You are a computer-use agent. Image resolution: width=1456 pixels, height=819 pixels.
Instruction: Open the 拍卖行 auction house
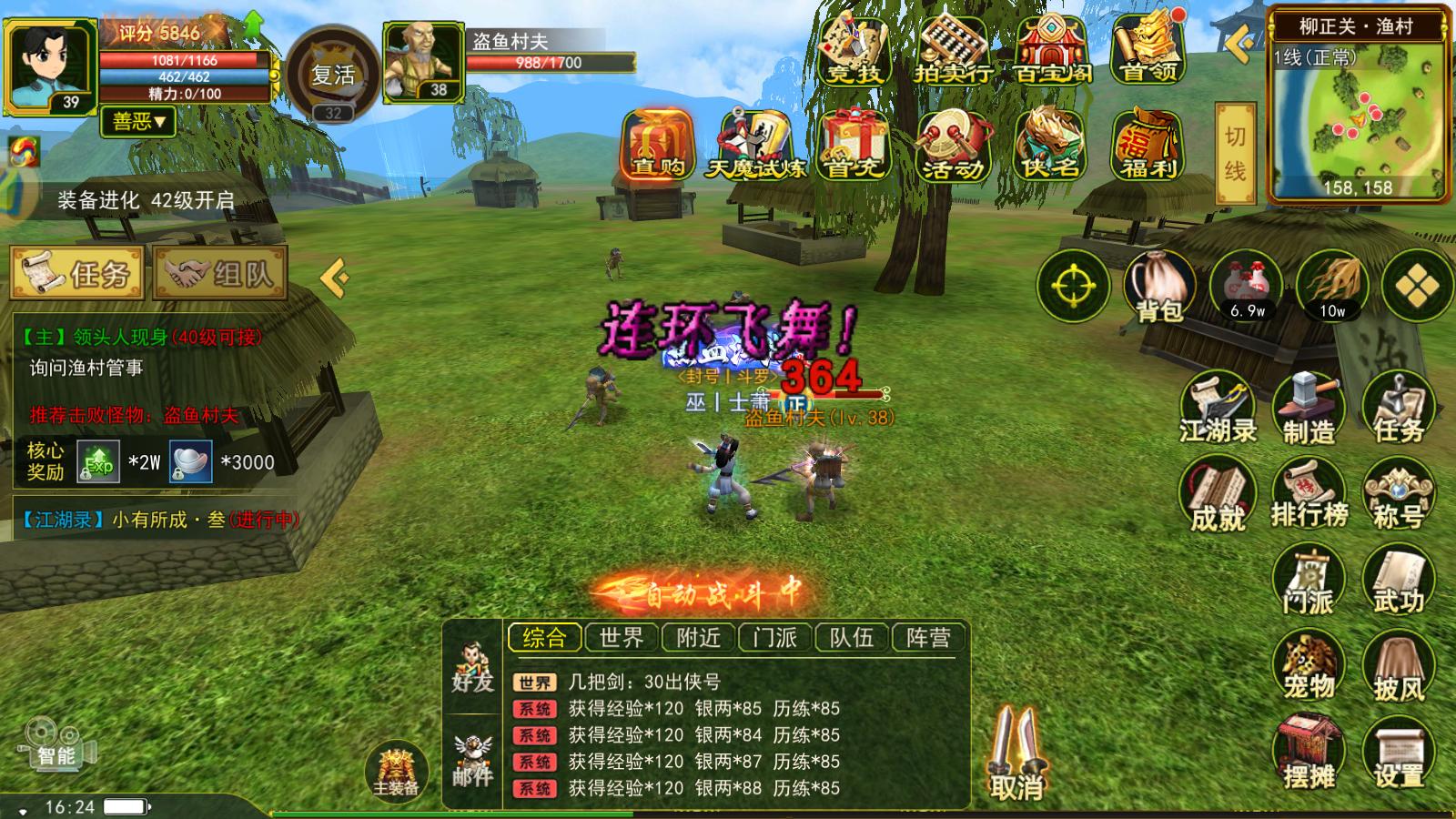point(953,49)
